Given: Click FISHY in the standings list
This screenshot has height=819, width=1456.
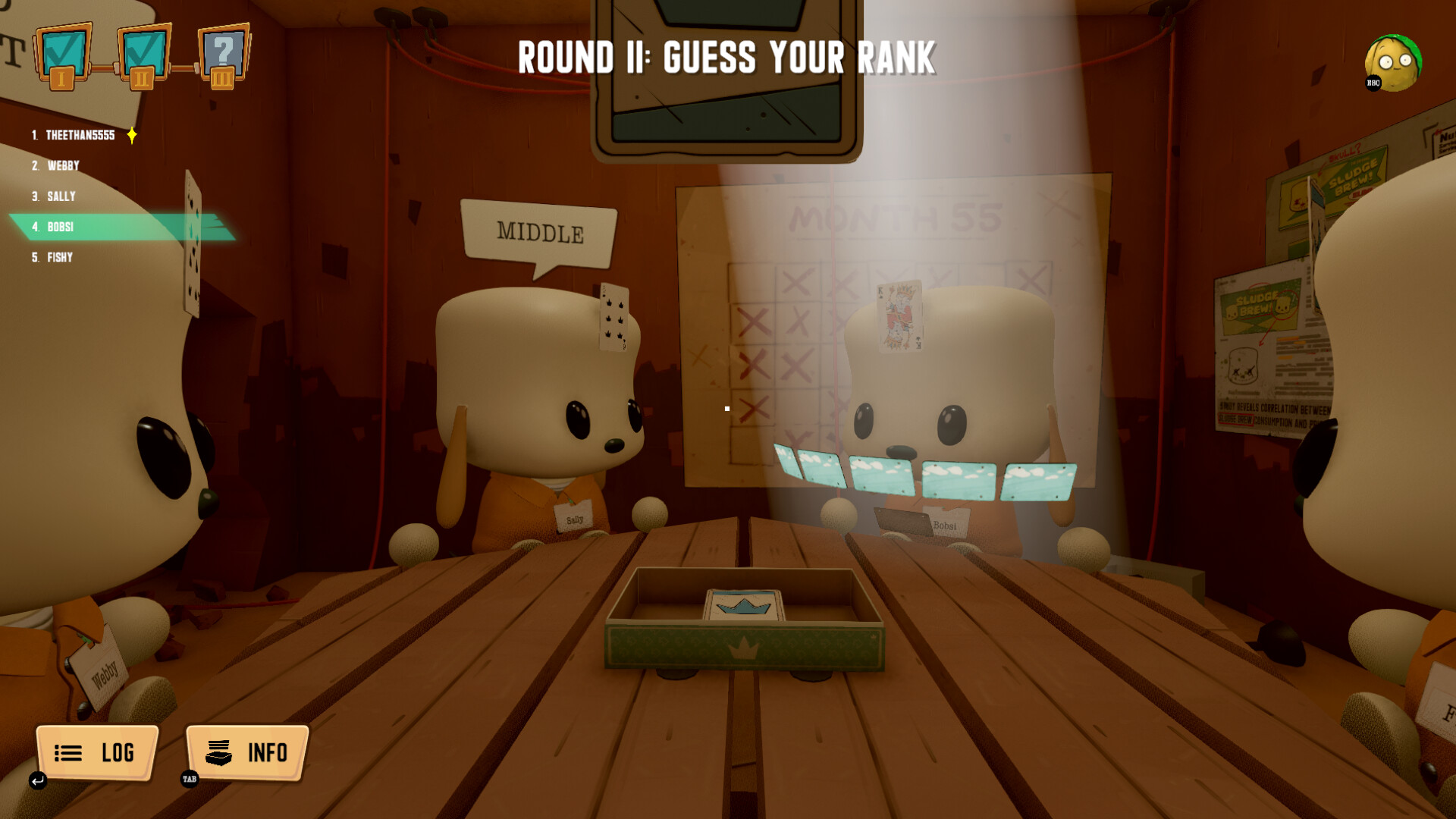Looking at the screenshot, I should tap(59, 257).
